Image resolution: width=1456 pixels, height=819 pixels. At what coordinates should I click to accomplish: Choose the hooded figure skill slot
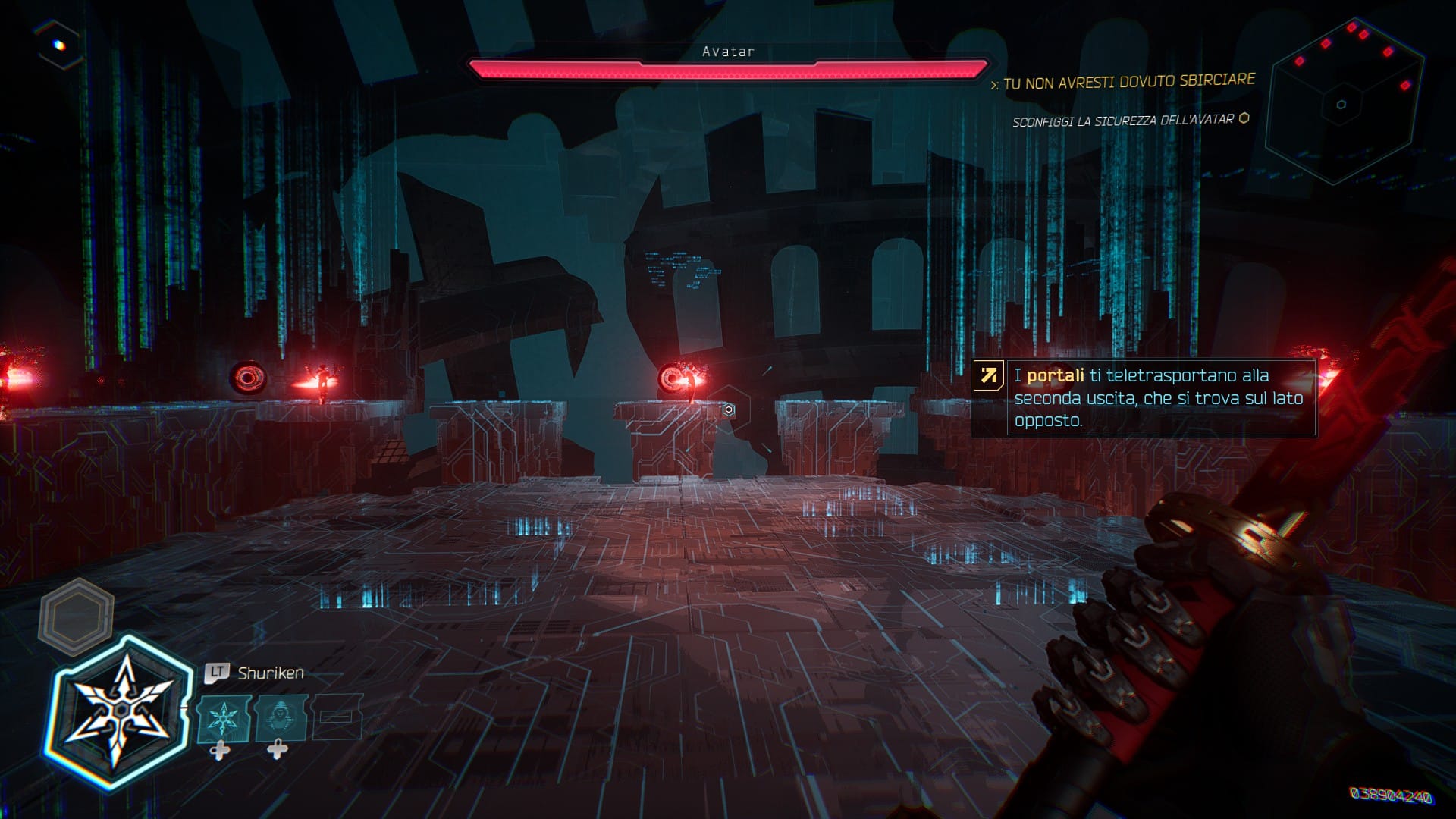pos(281,718)
